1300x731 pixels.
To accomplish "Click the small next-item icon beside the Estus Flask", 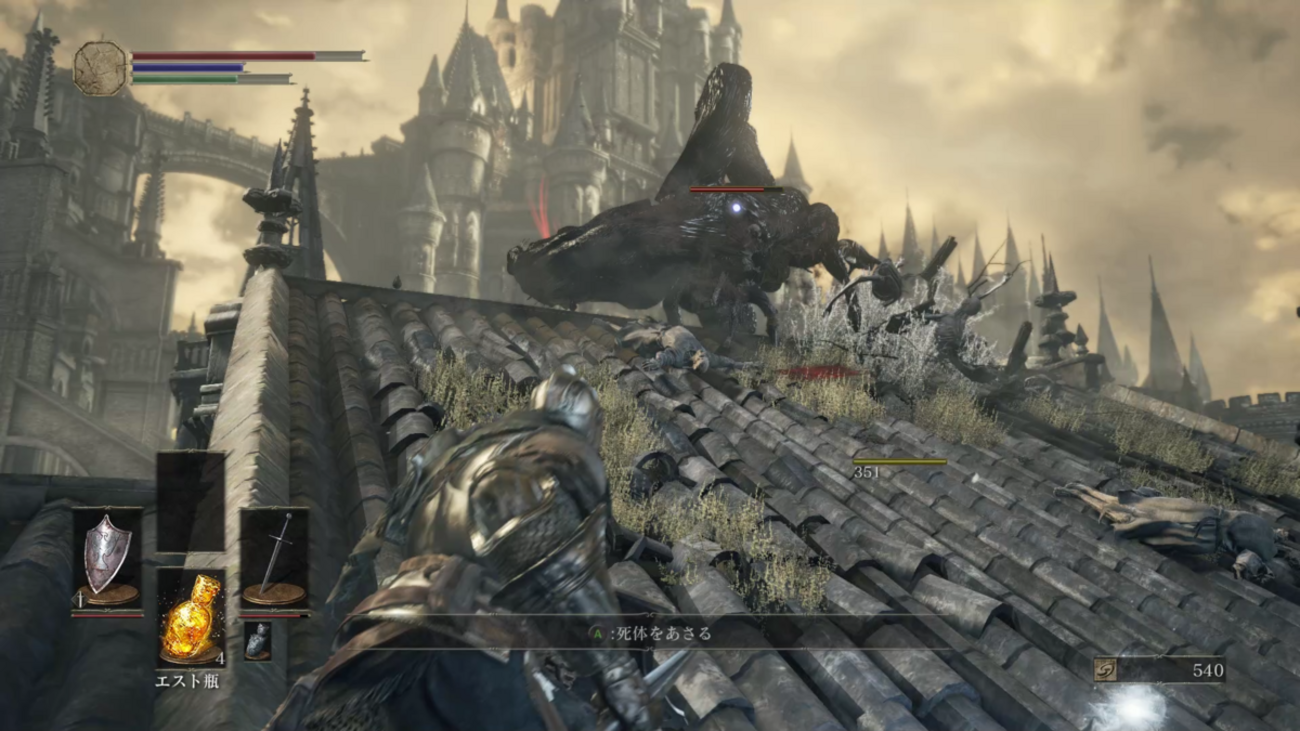I will click(x=257, y=640).
